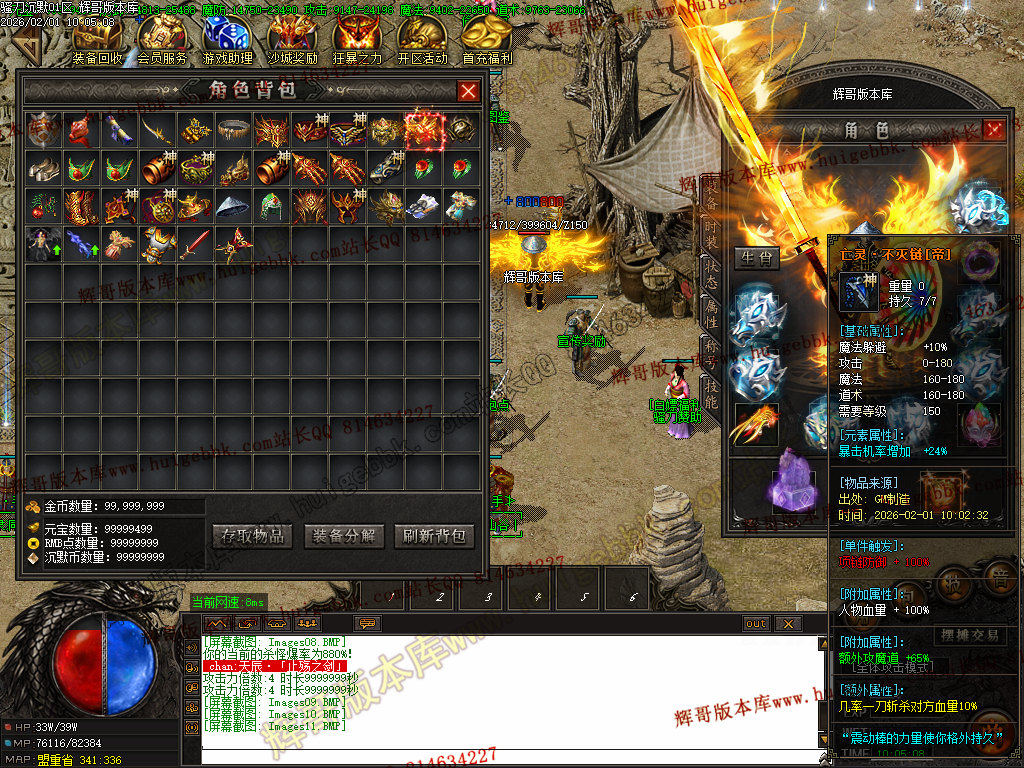Screen dimensions: 1024x768
Task: Select the red sword in the bag
Action: [x=196, y=244]
